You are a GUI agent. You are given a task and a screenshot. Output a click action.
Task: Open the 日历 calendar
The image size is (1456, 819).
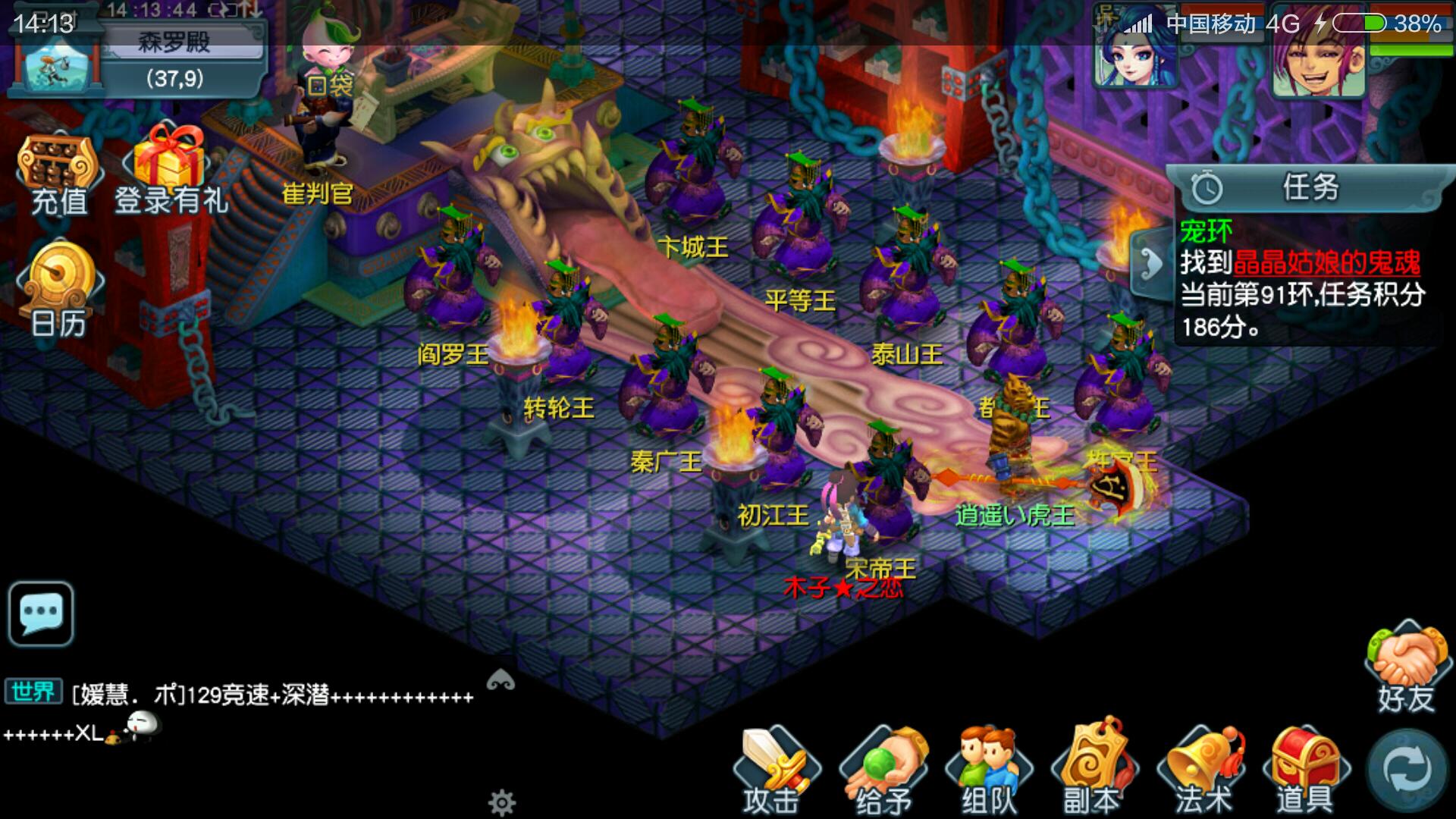[x=59, y=292]
